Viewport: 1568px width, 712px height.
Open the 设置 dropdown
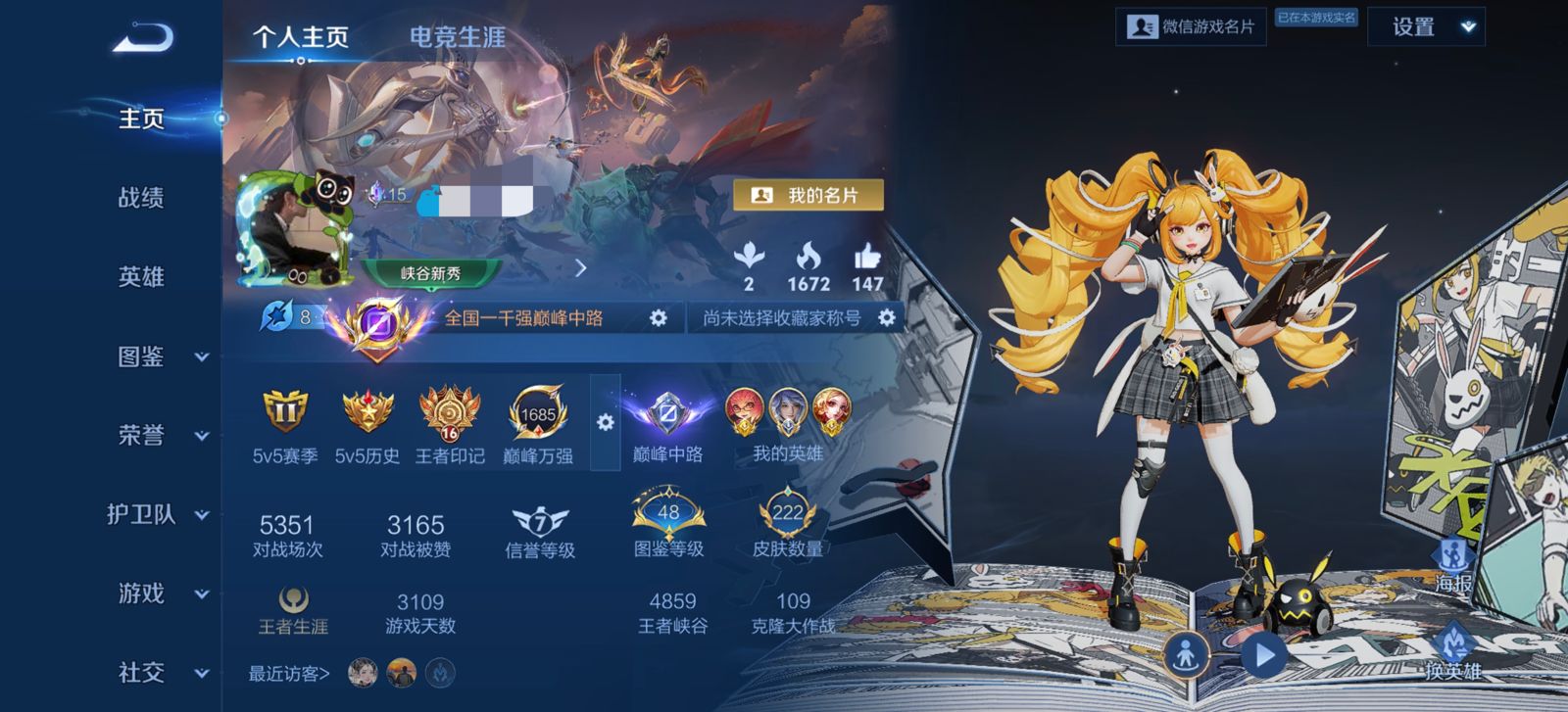pos(1426,27)
